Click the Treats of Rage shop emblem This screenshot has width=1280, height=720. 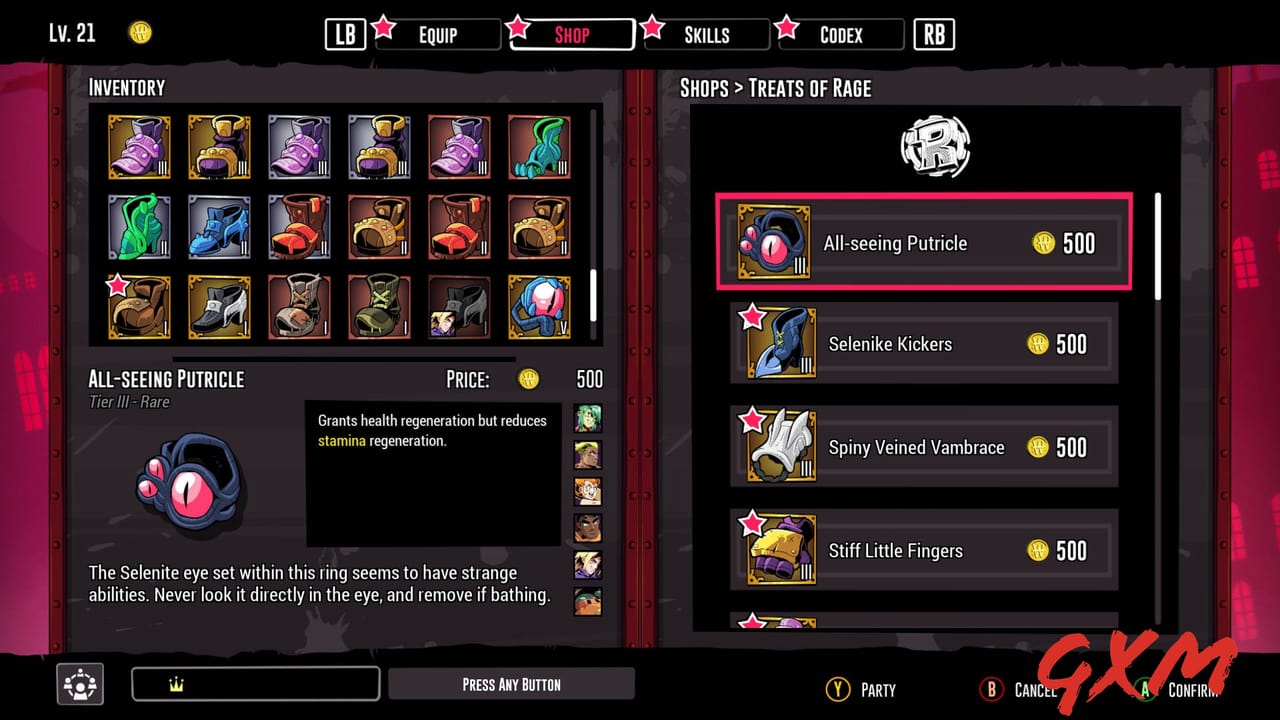tap(936, 146)
